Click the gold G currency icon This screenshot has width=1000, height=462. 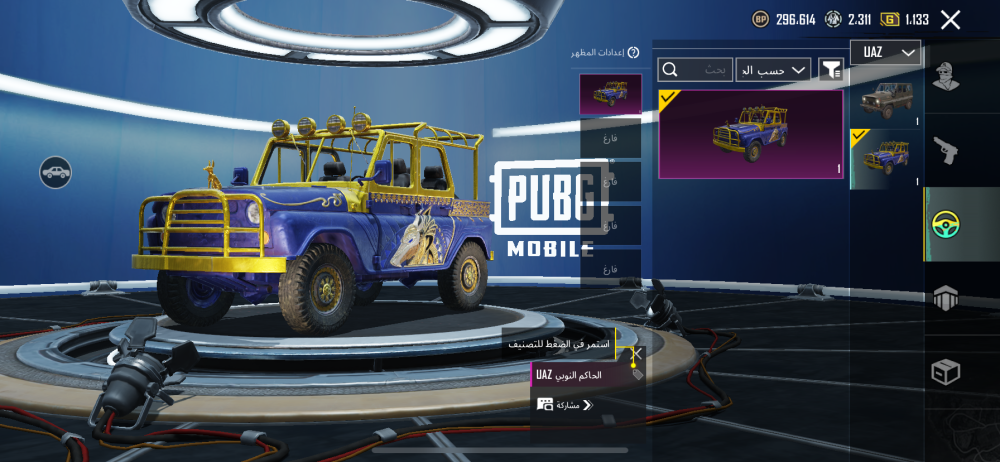[x=889, y=19]
